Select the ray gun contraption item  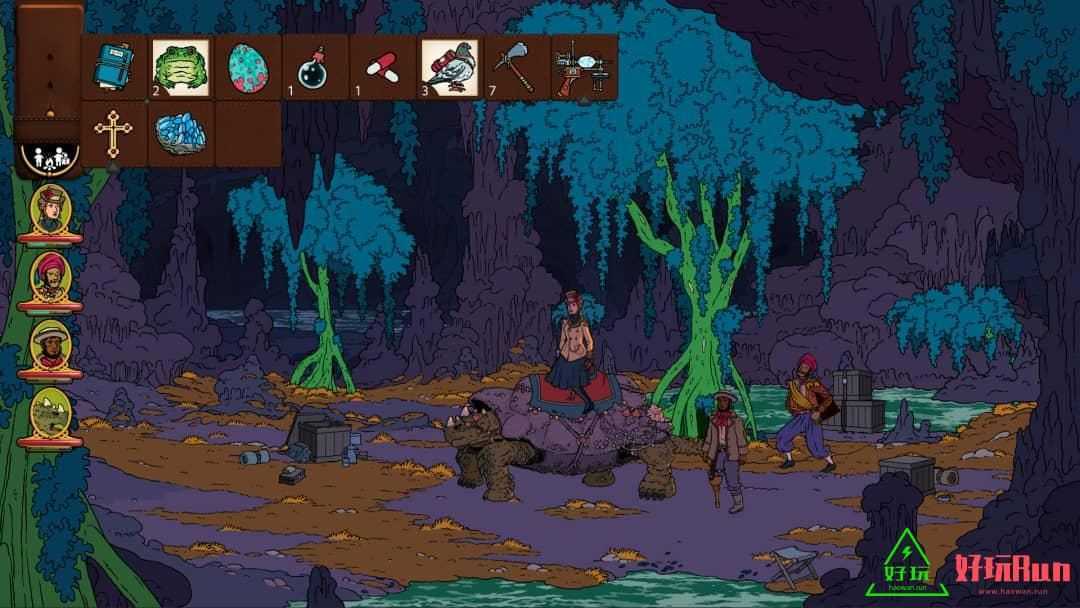[583, 68]
